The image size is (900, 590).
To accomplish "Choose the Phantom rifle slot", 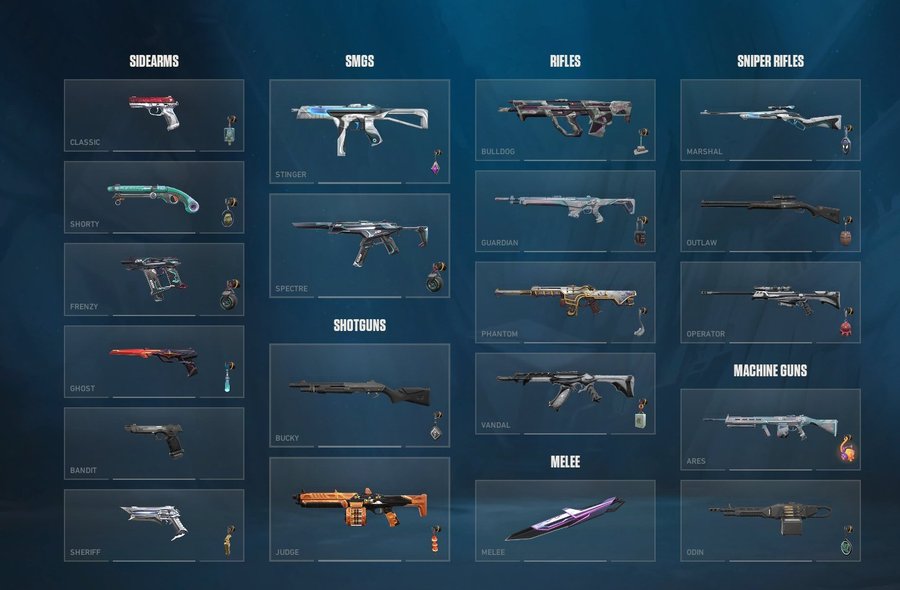I will pyautogui.click(x=564, y=302).
